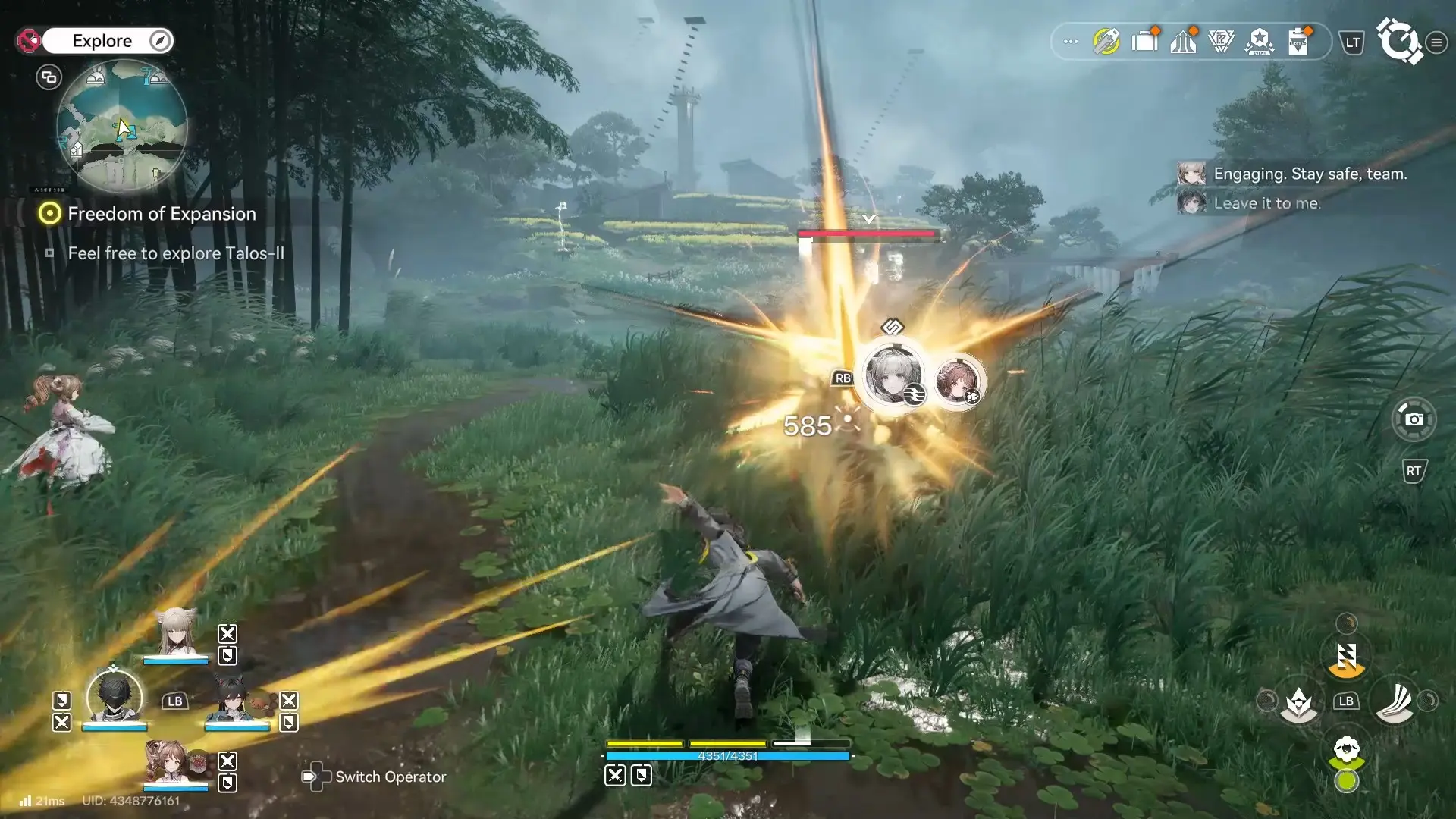Switch to the white-haired cat-eared operator
Image resolution: width=1456 pixels, height=819 pixels.
pyautogui.click(x=176, y=634)
